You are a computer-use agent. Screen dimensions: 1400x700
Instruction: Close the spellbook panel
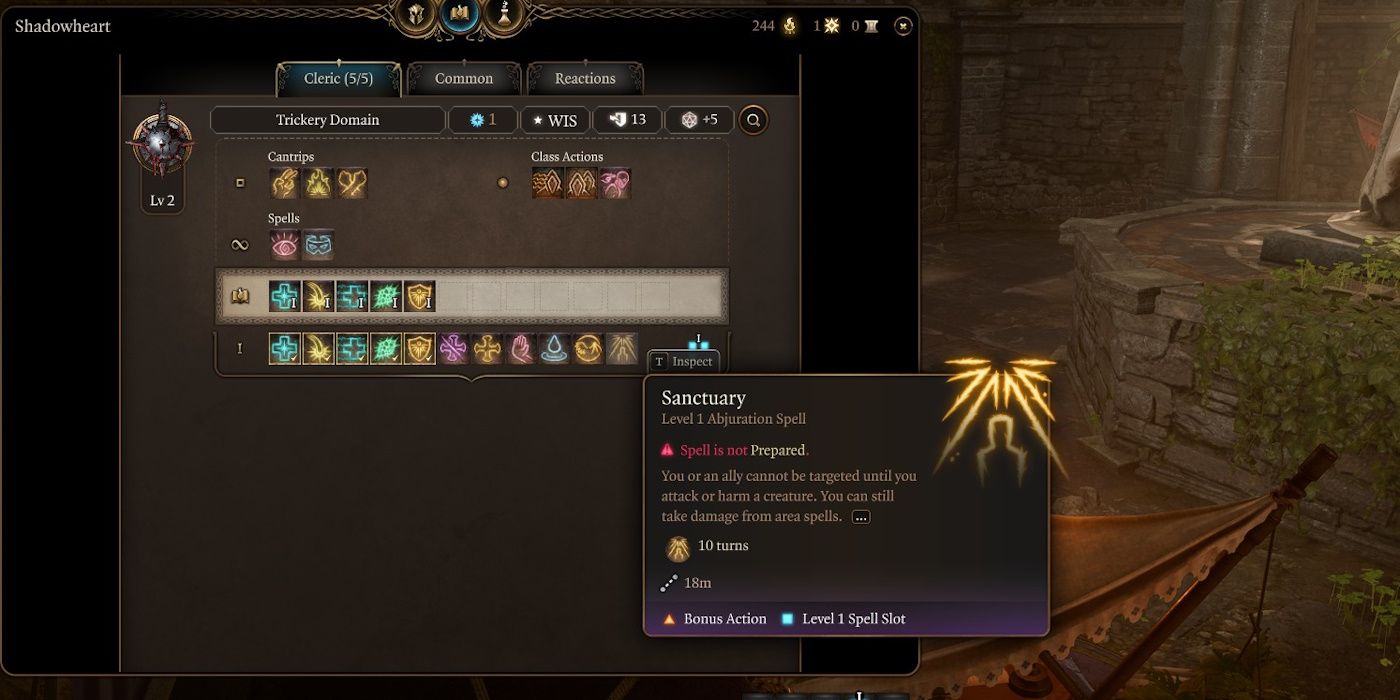click(x=903, y=26)
